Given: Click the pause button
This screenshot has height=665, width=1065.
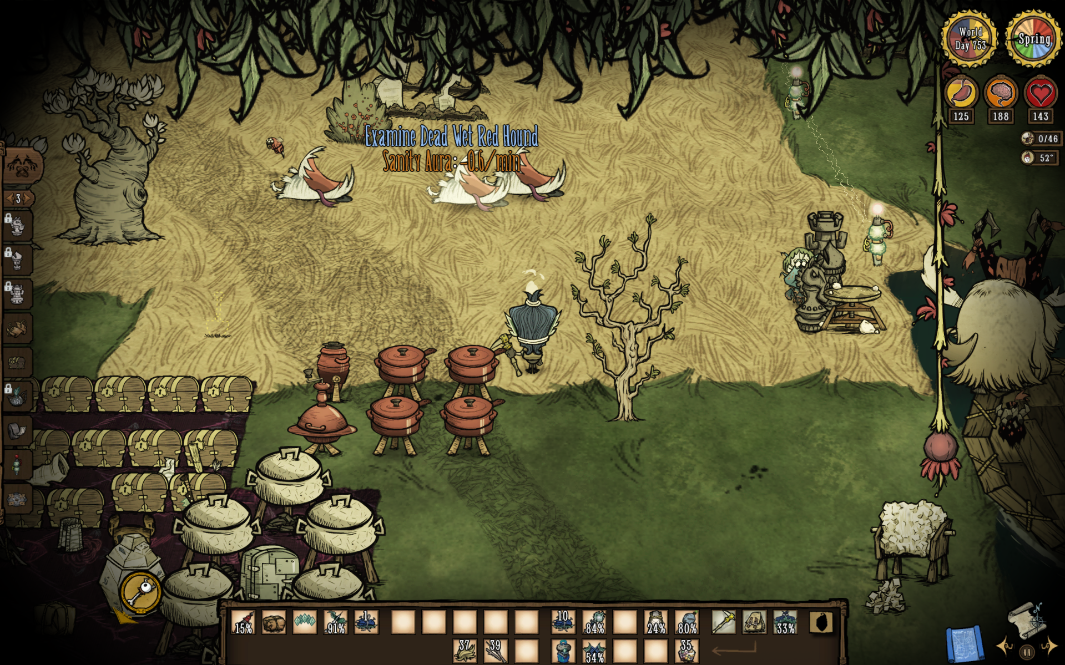Looking at the screenshot, I should click(1027, 651).
